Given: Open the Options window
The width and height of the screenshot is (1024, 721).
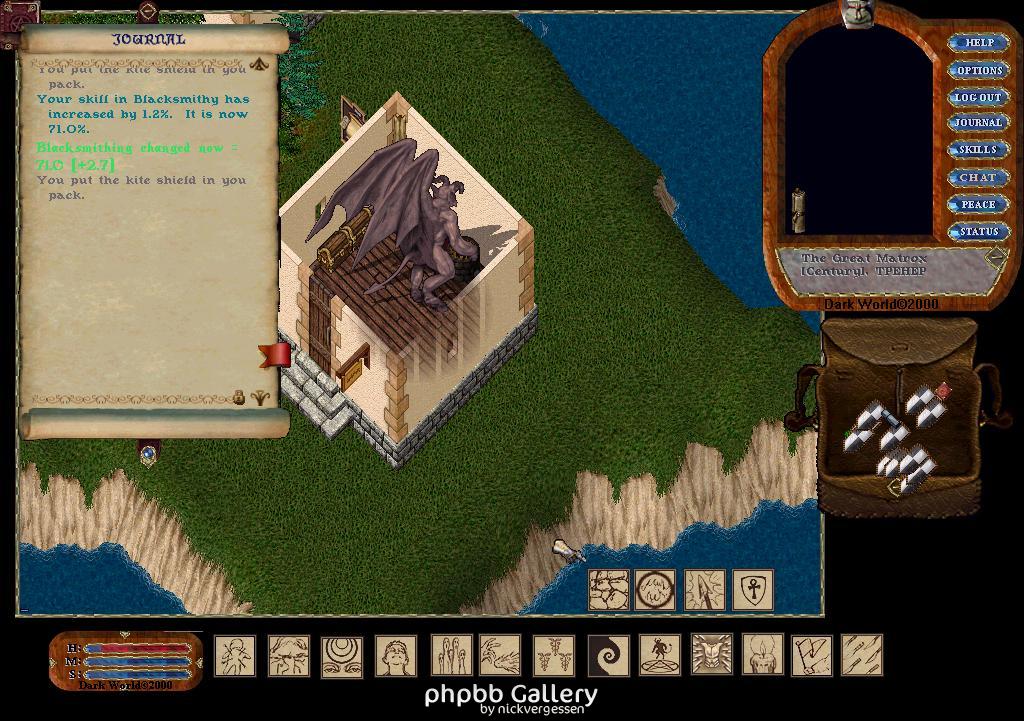Looking at the screenshot, I should pyautogui.click(x=978, y=70).
